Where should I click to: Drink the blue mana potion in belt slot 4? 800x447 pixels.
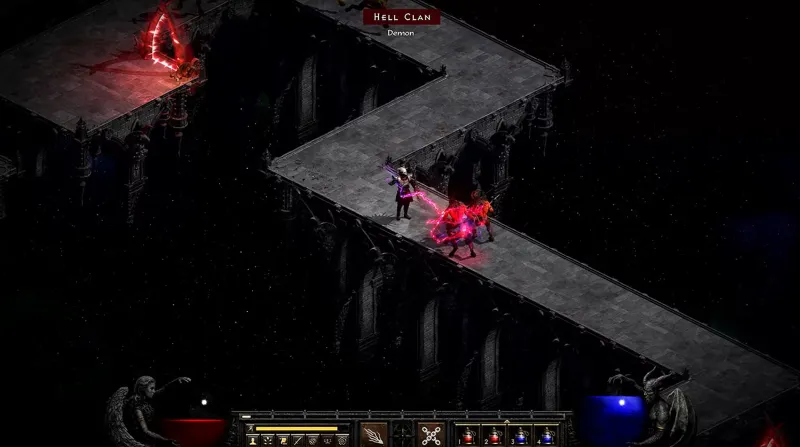coord(547,435)
